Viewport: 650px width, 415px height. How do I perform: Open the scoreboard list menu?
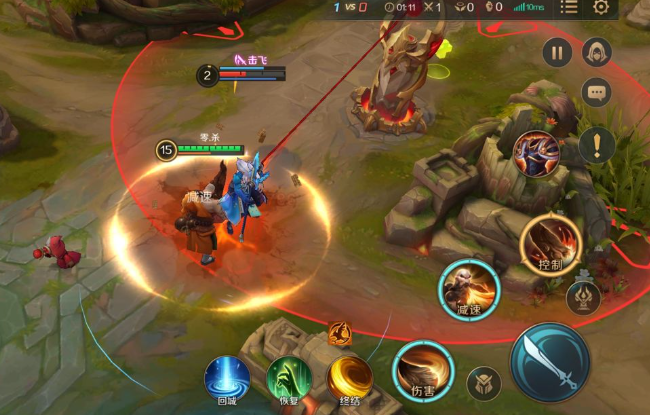coord(569,8)
